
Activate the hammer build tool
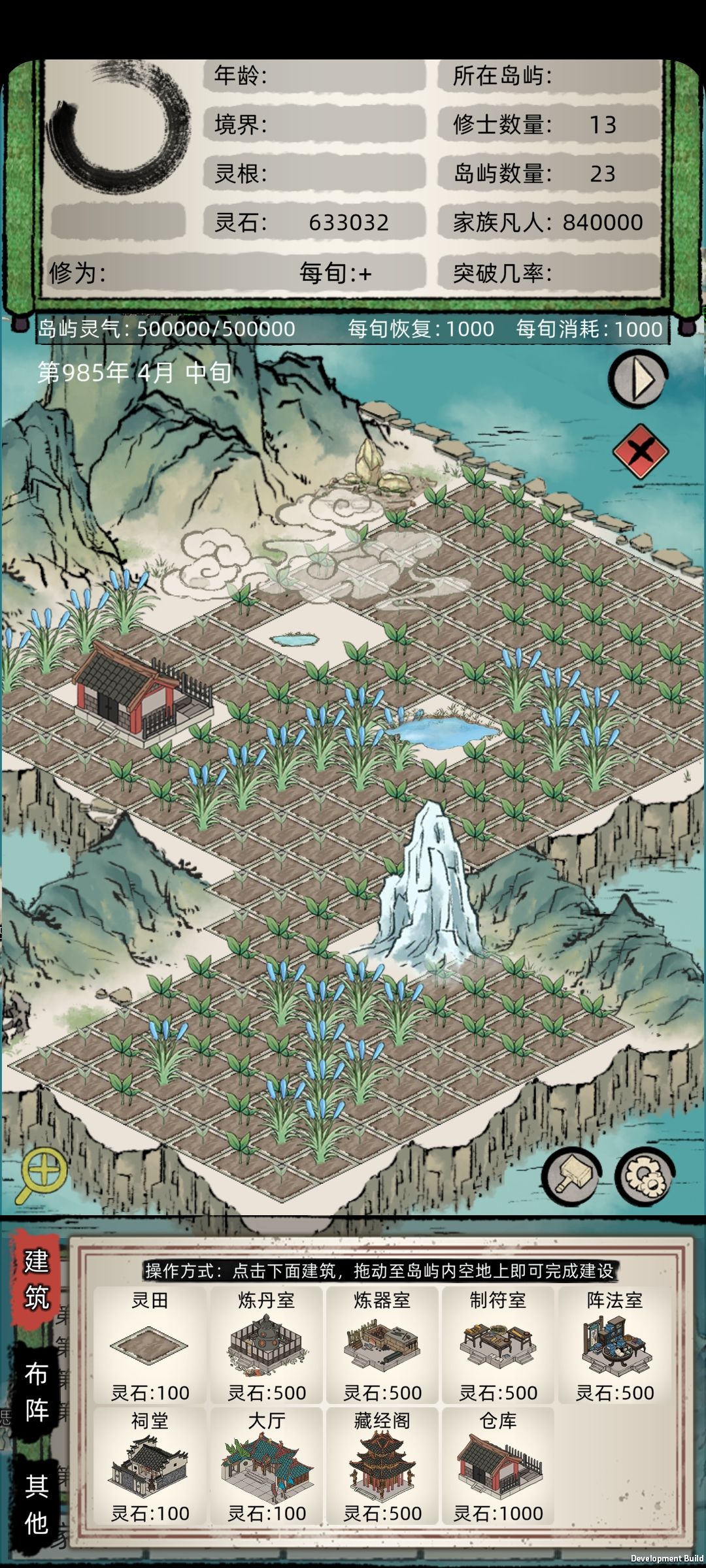571,1176
